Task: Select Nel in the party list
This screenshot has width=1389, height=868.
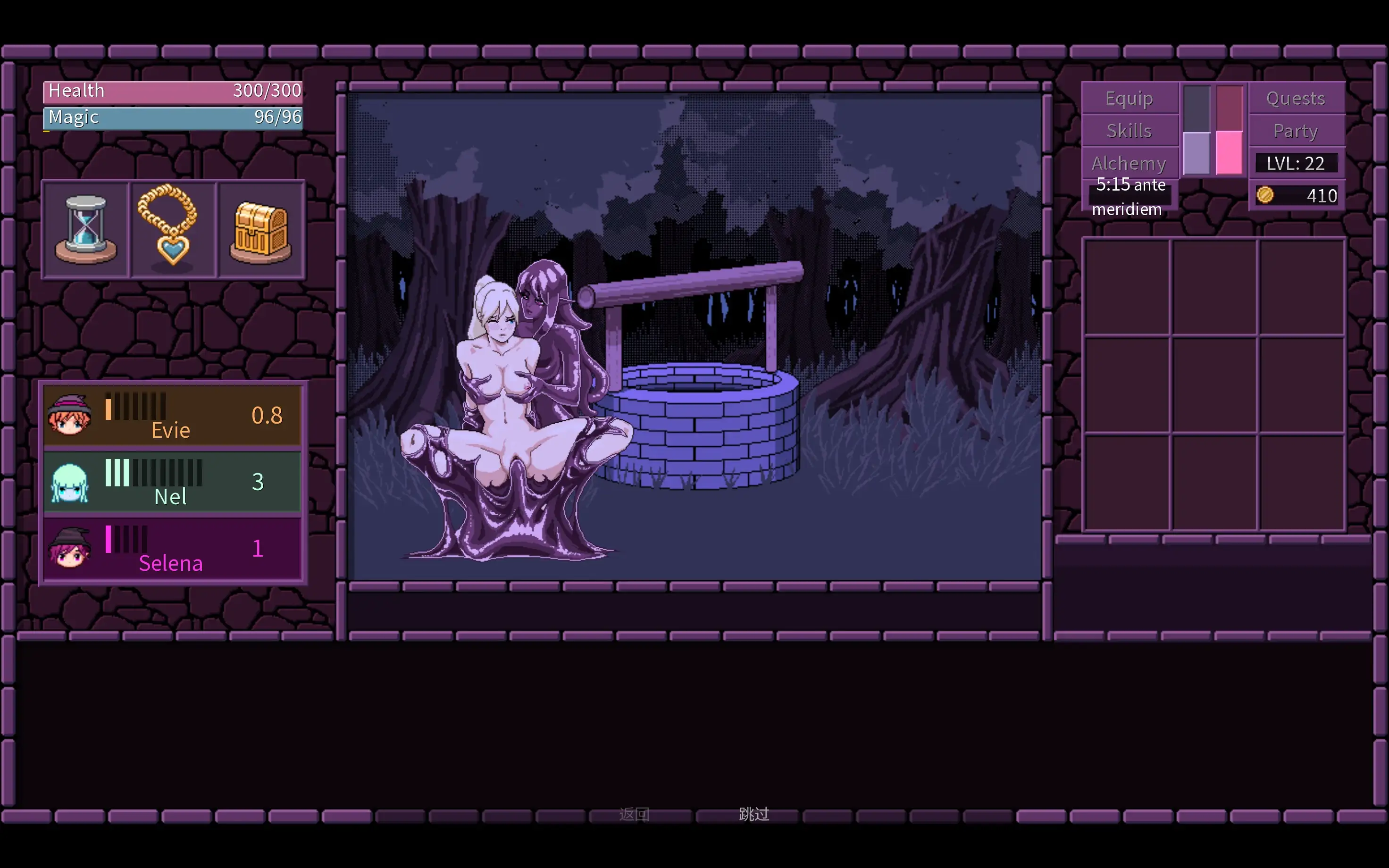Action: [172, 482]
